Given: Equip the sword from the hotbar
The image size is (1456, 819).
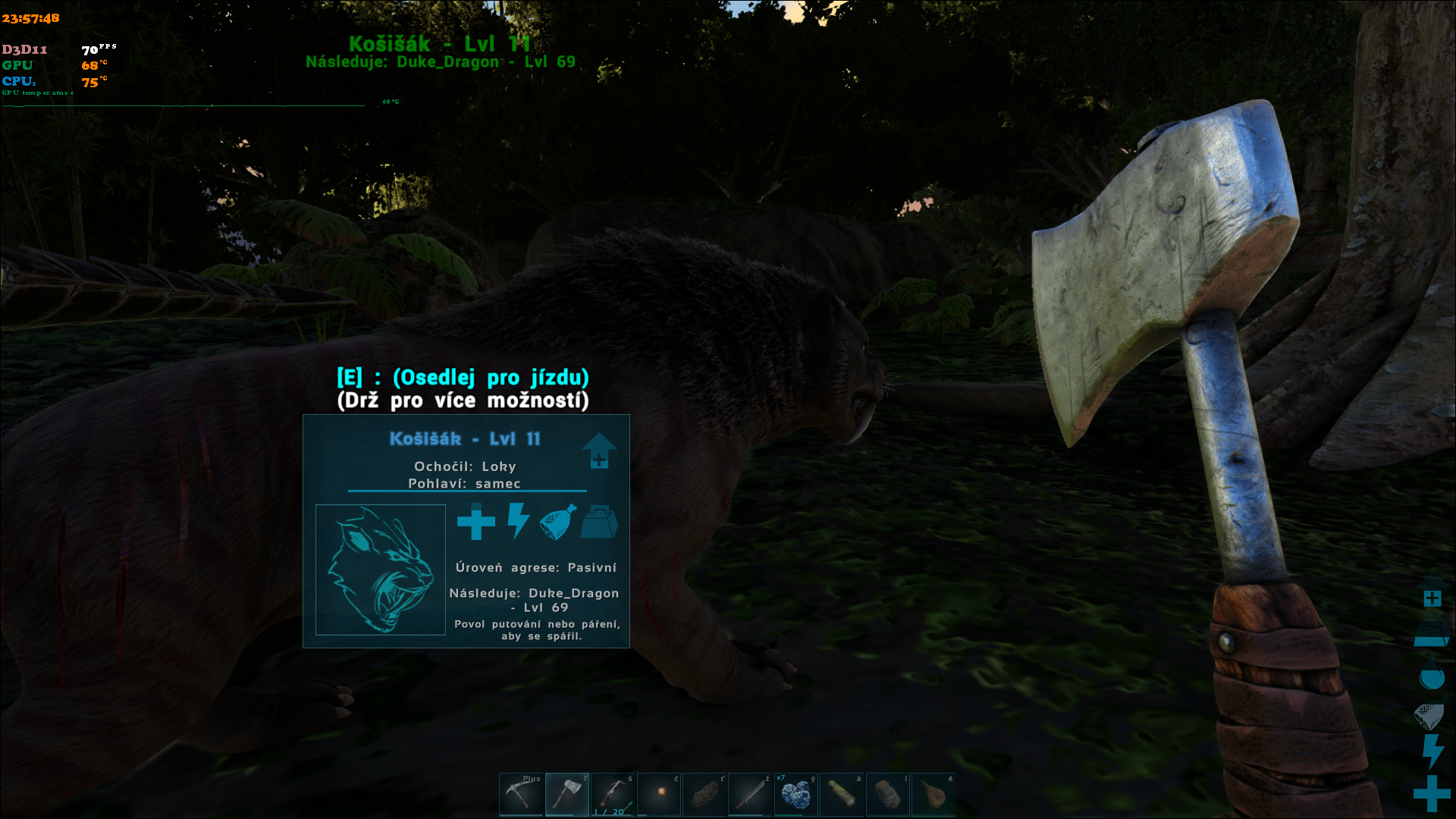Looking at the screenshot, I should (750, 794).
